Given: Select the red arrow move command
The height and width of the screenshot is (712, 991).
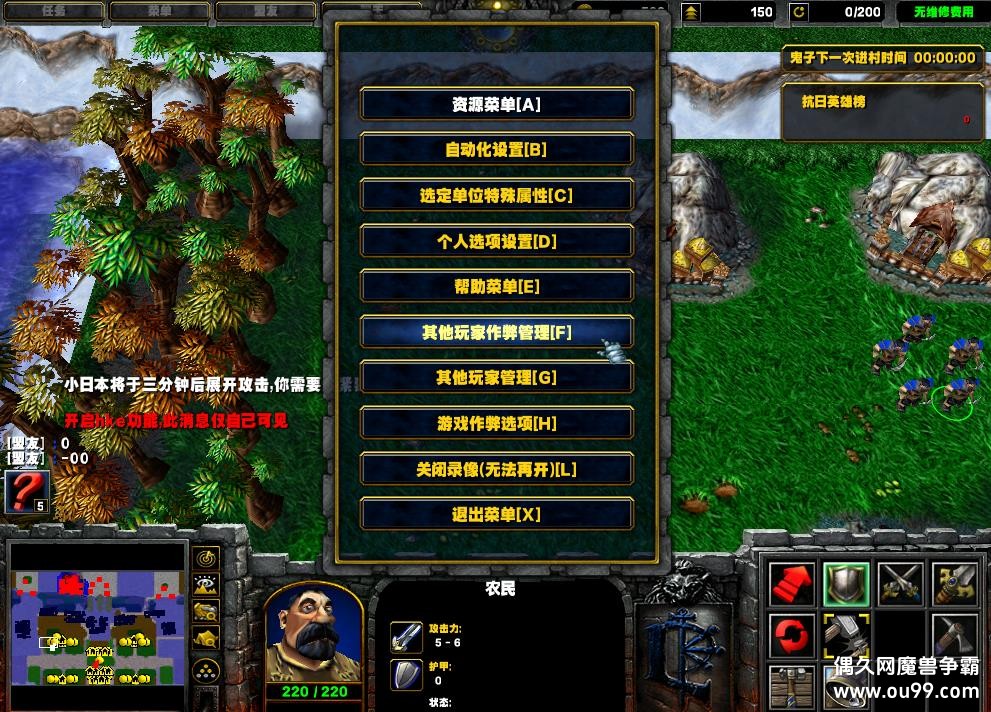Looking at the screenshot, I should [791, 584].
